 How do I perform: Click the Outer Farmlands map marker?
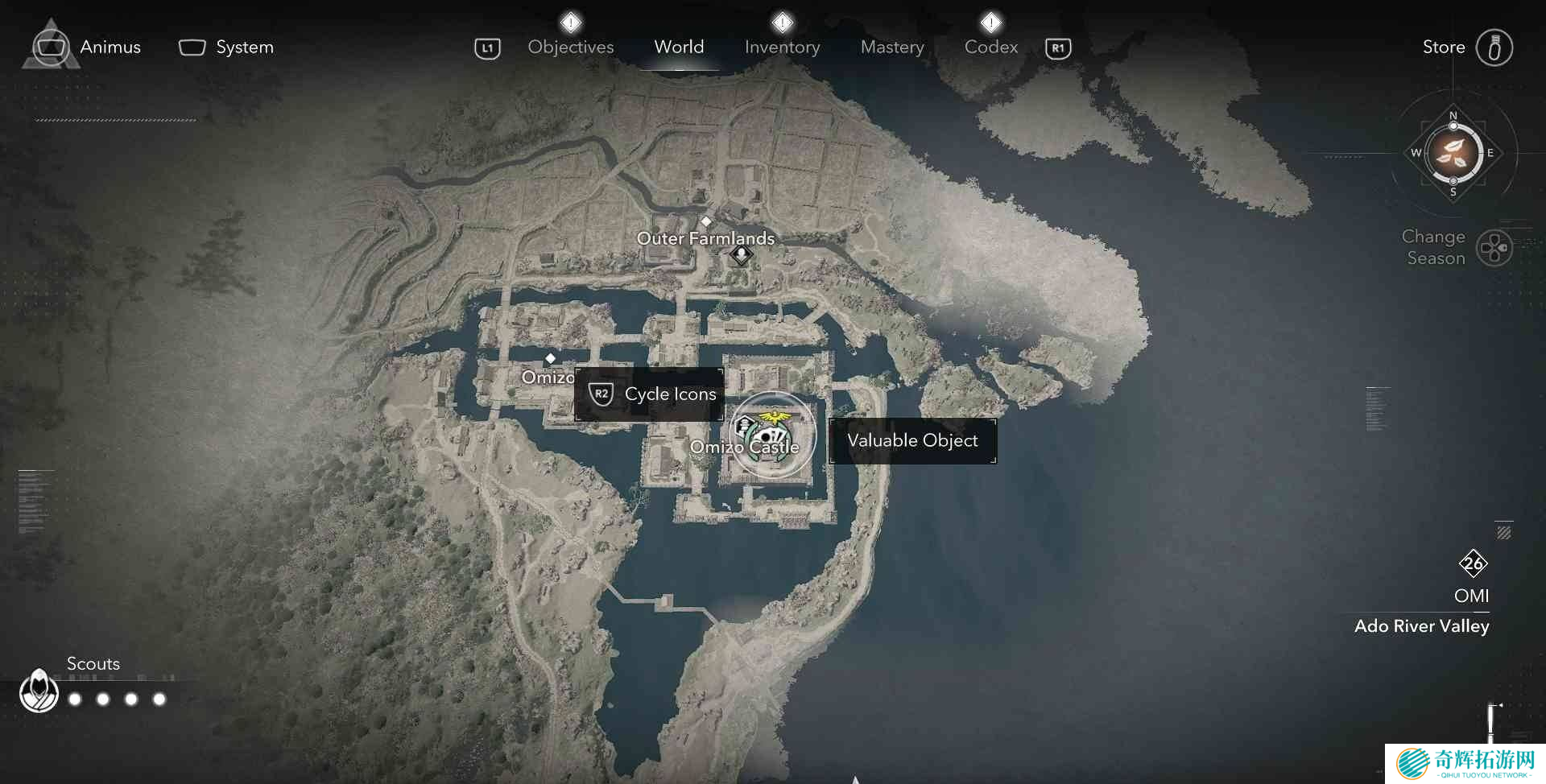click(x=741, y=255)
